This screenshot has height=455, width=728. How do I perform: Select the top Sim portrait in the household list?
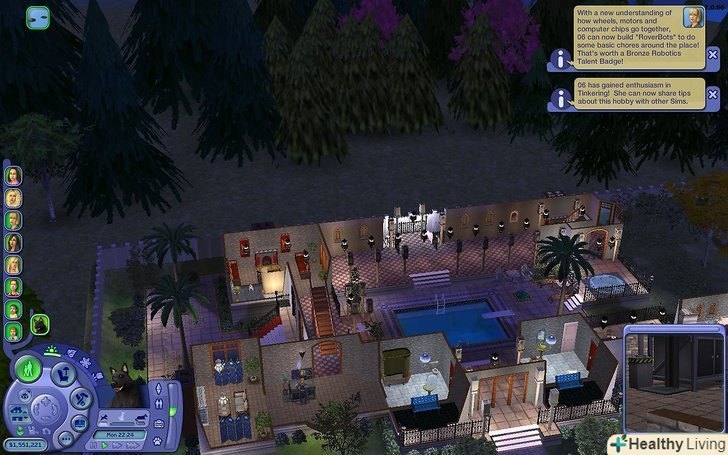pyautogui.click(x=14, y=173)
